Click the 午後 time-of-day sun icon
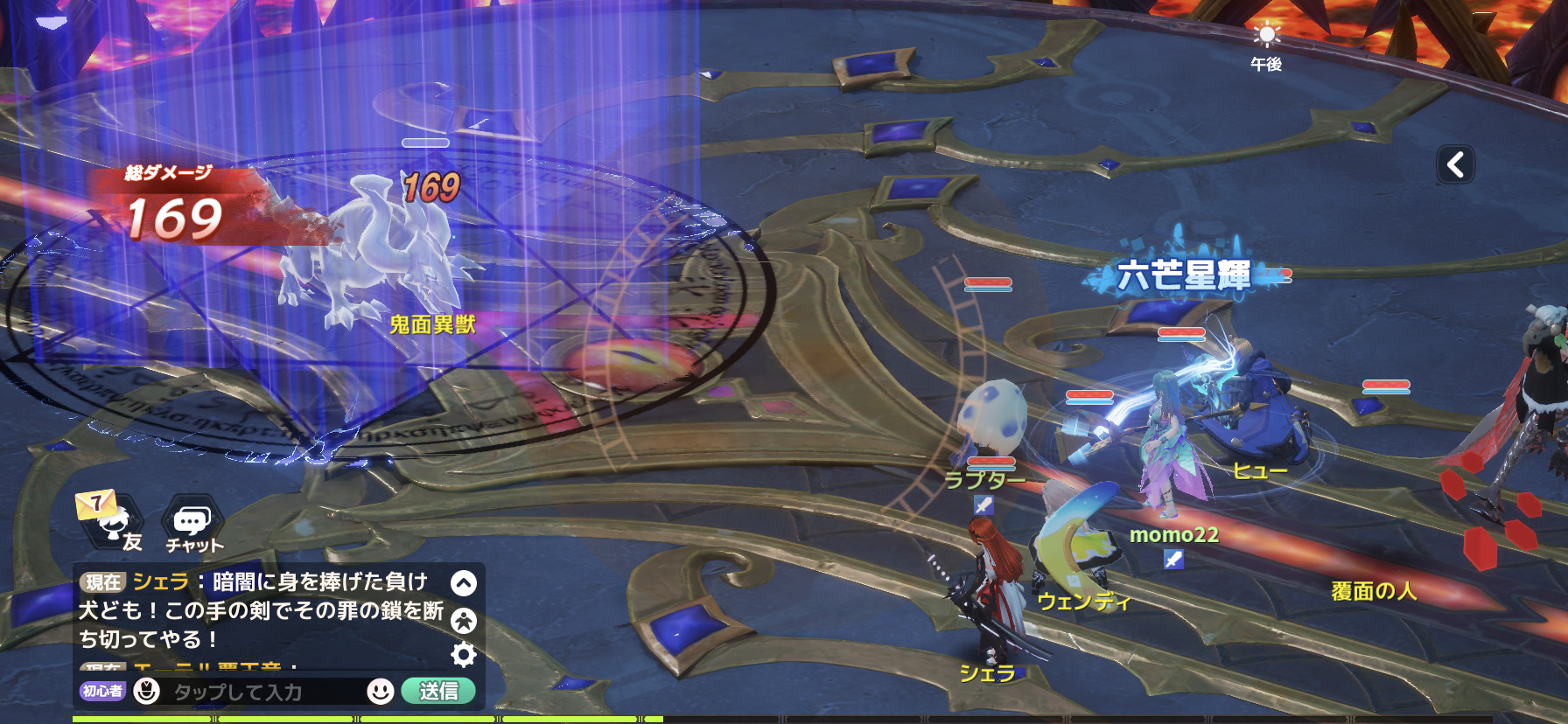This screenshot has width=1568, height=724. 1266,37
